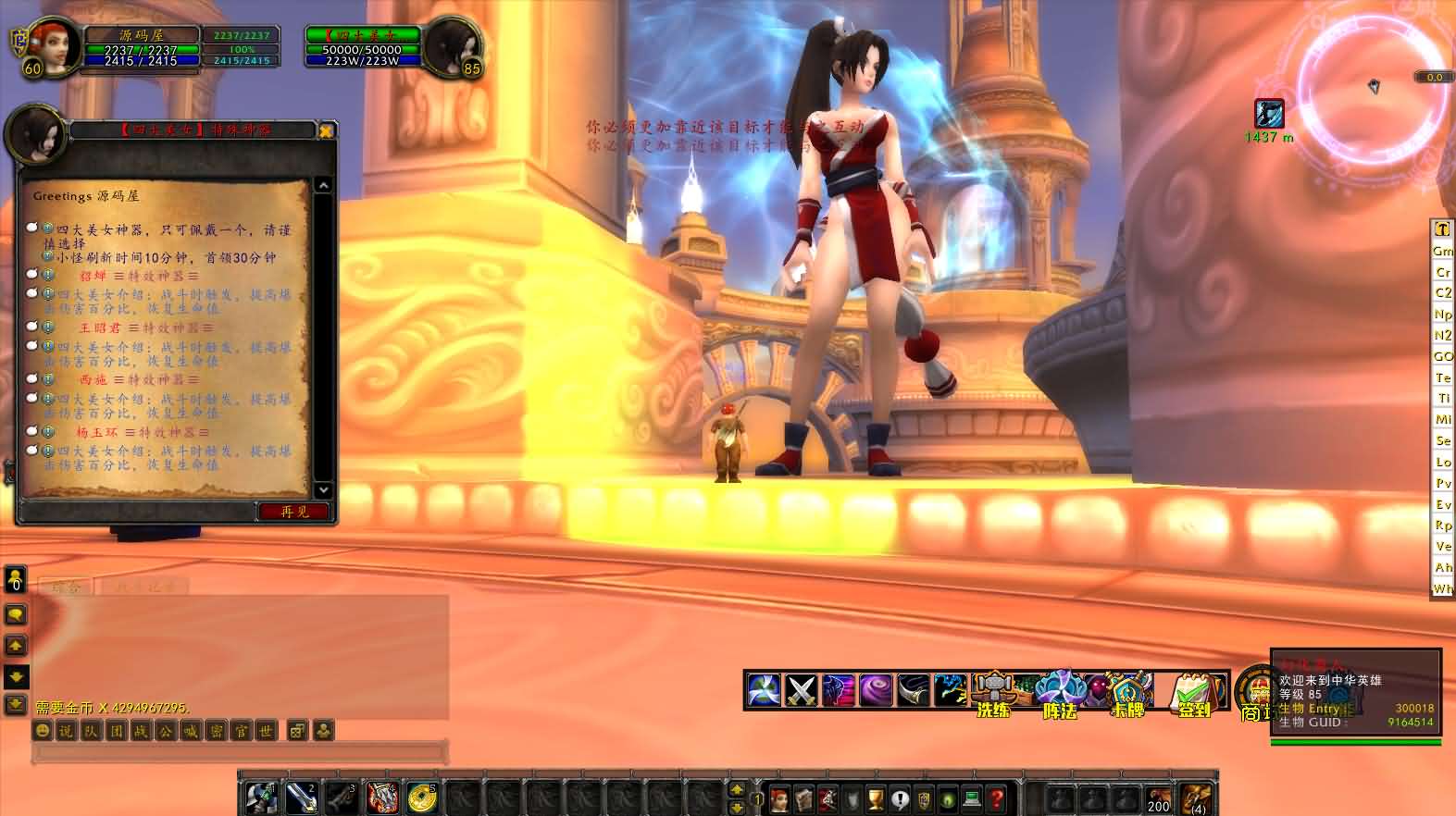The height and width of the screenshot is (816, 1456).
Task: Open the red question mark help button
Action: (x=996, y=798)
